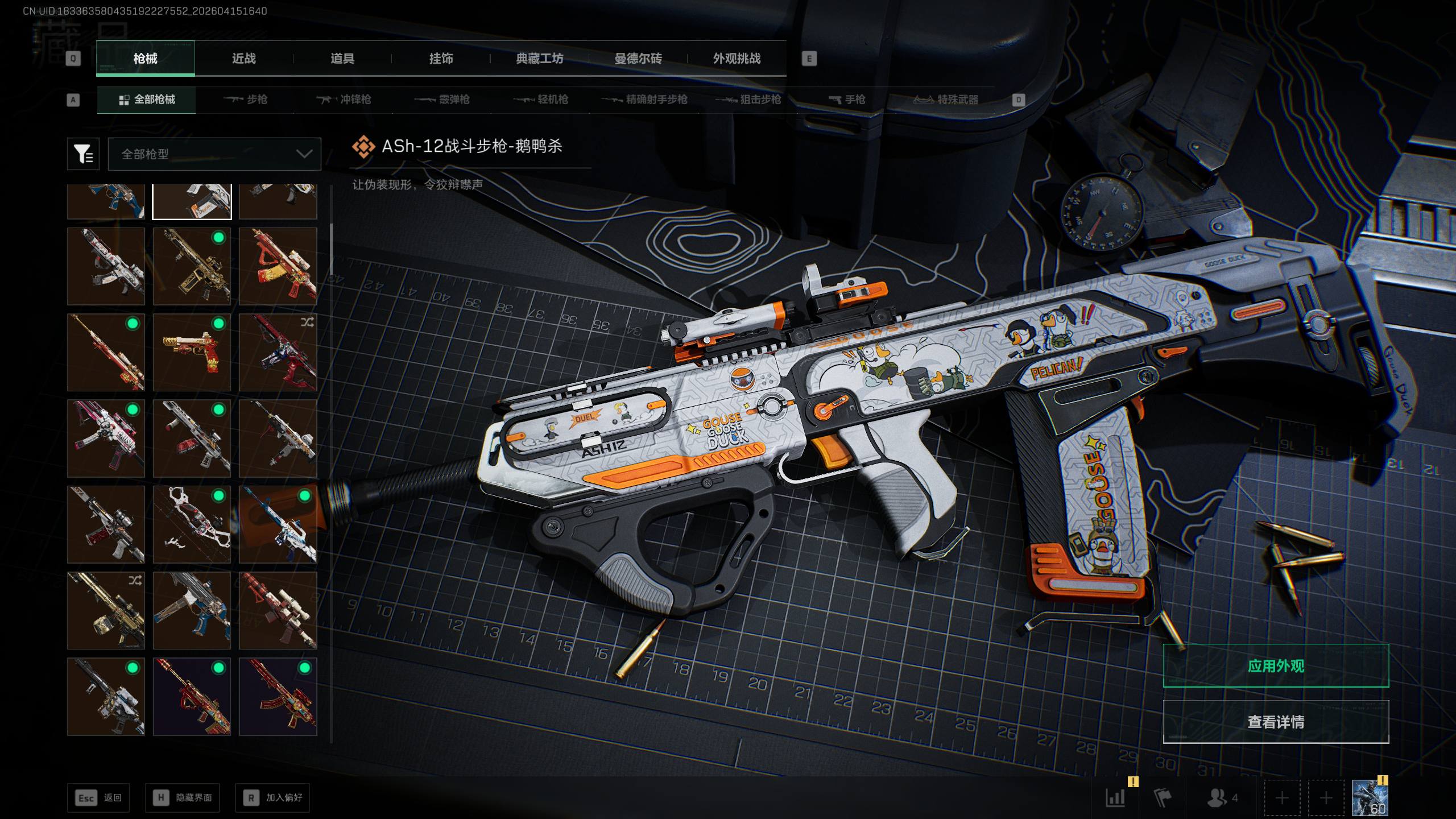Select the 挂饰 charms tab
Image resolution: width=1456 pixels, height=819 pixels.
(441, 59)
